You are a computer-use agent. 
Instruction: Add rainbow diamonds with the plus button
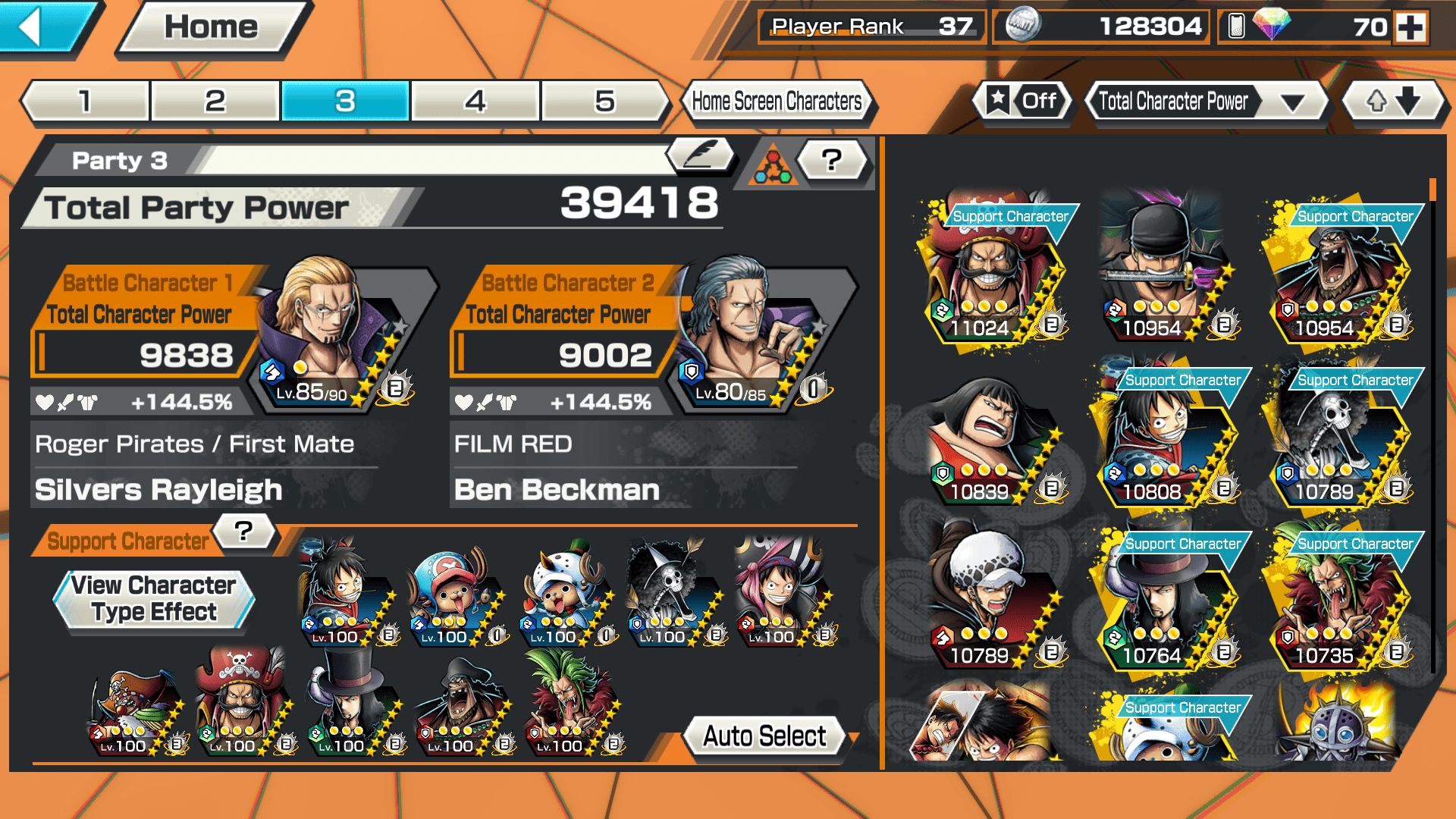[x=1411, y=27]
